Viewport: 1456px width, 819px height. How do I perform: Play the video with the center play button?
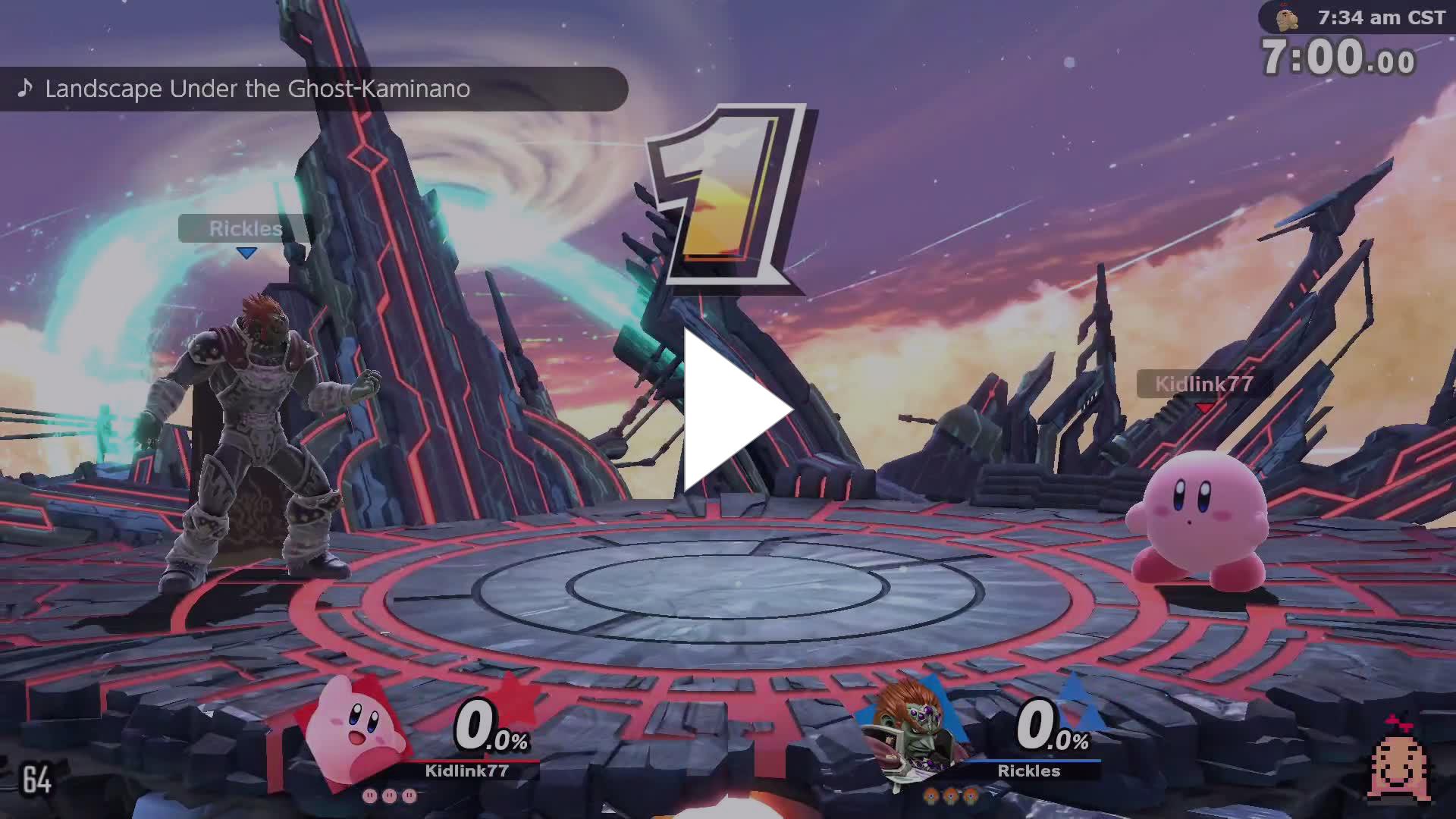tap(730, 410)
